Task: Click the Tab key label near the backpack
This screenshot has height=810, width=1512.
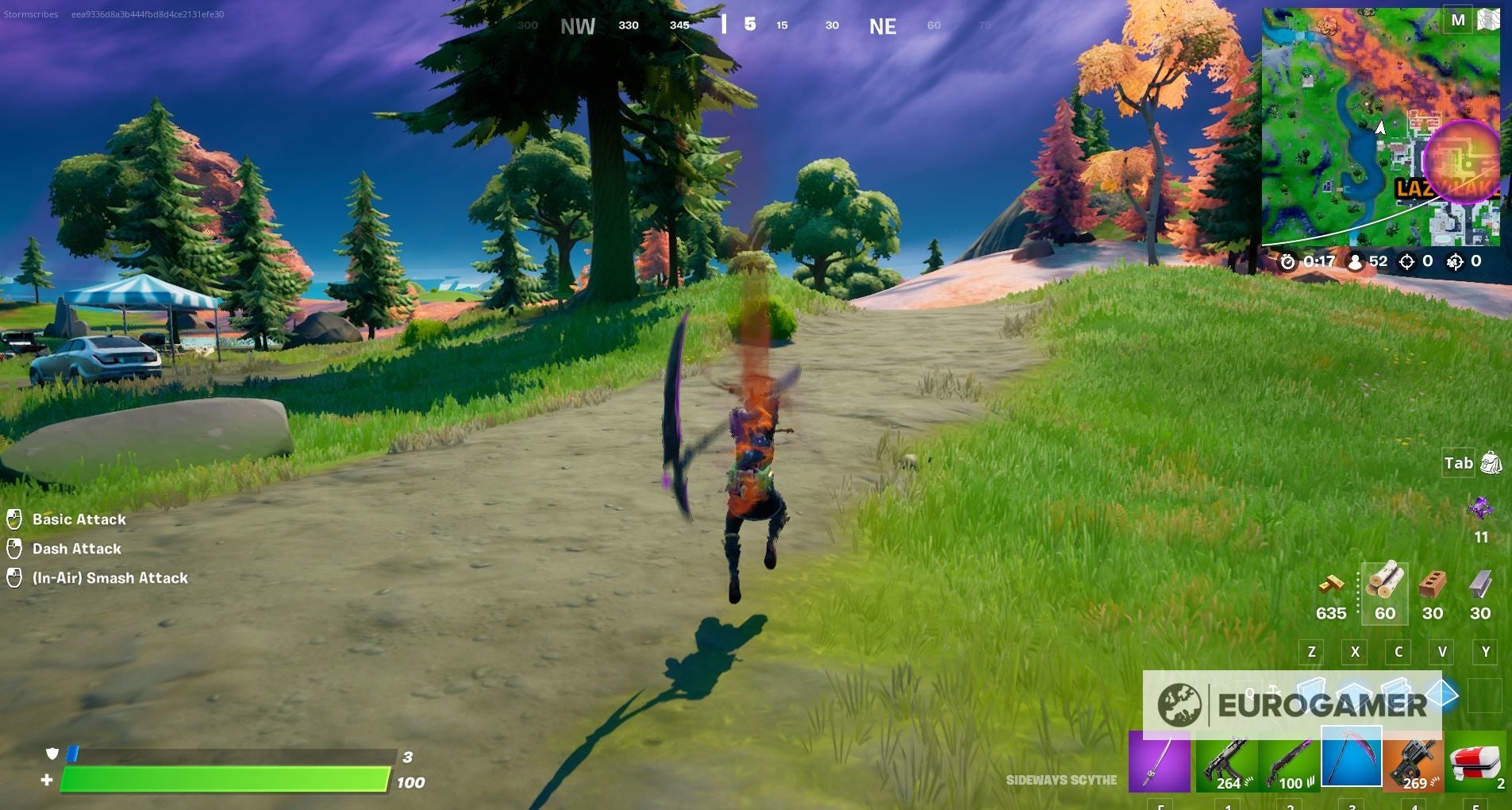Action: [1457, 463]
